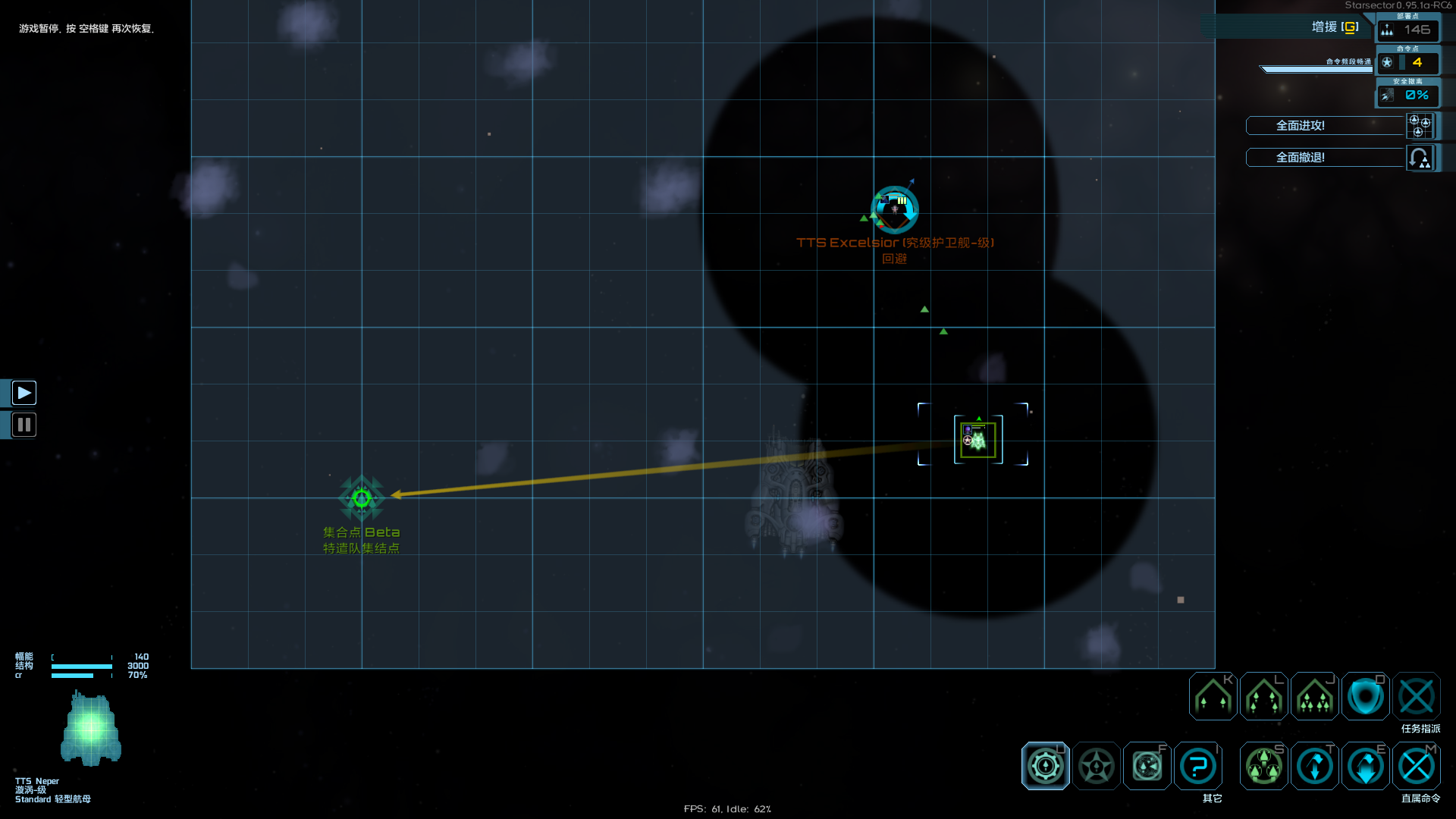Select the Avoid order gear icon
The image size is (1456, 819).
[1046, 766]
